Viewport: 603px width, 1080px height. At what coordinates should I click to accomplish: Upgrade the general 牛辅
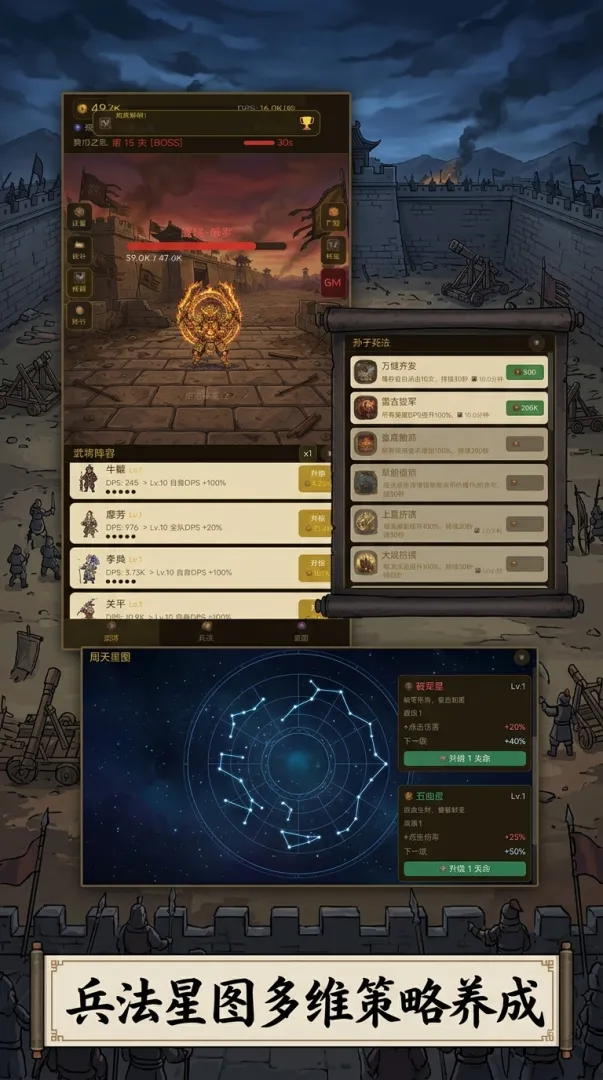[314, 478]
